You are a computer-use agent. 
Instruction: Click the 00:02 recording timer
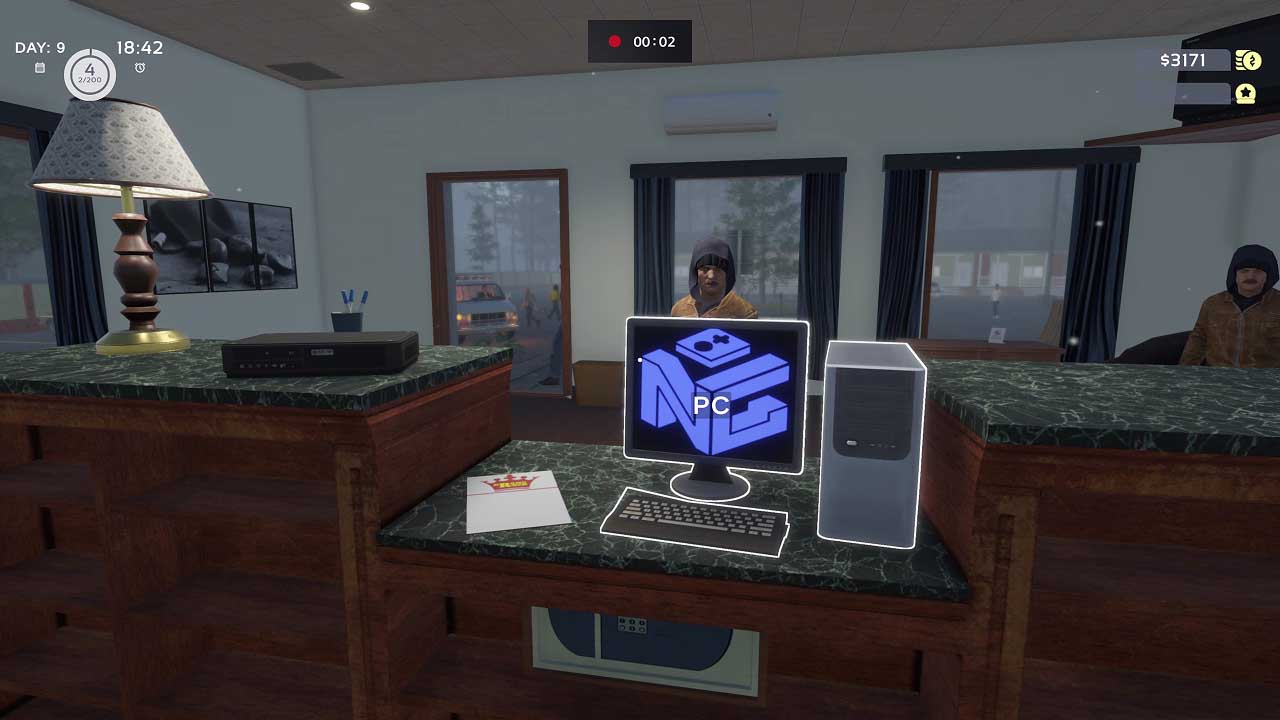pos(653,41)
